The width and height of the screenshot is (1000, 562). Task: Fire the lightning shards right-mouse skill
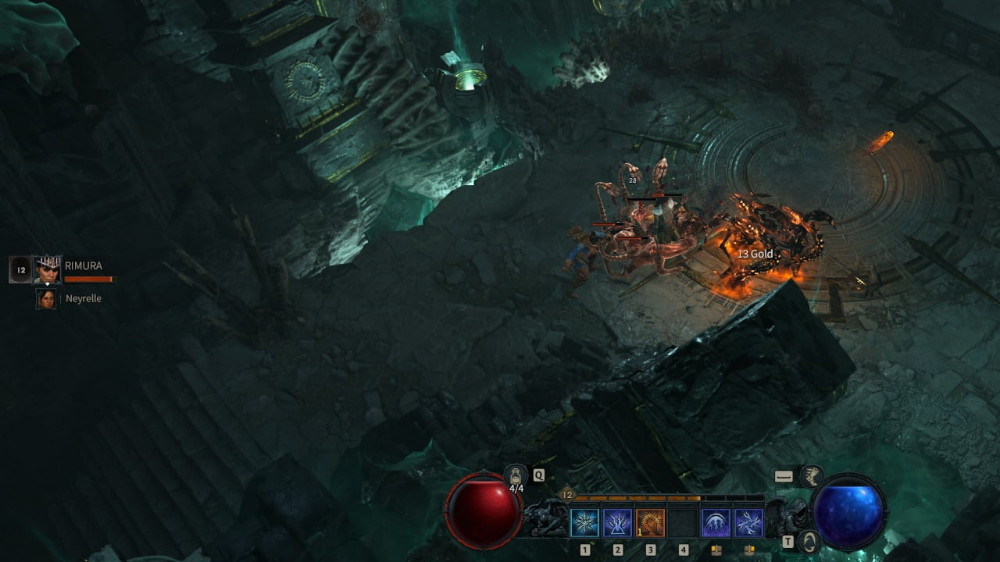coord(749,523)
